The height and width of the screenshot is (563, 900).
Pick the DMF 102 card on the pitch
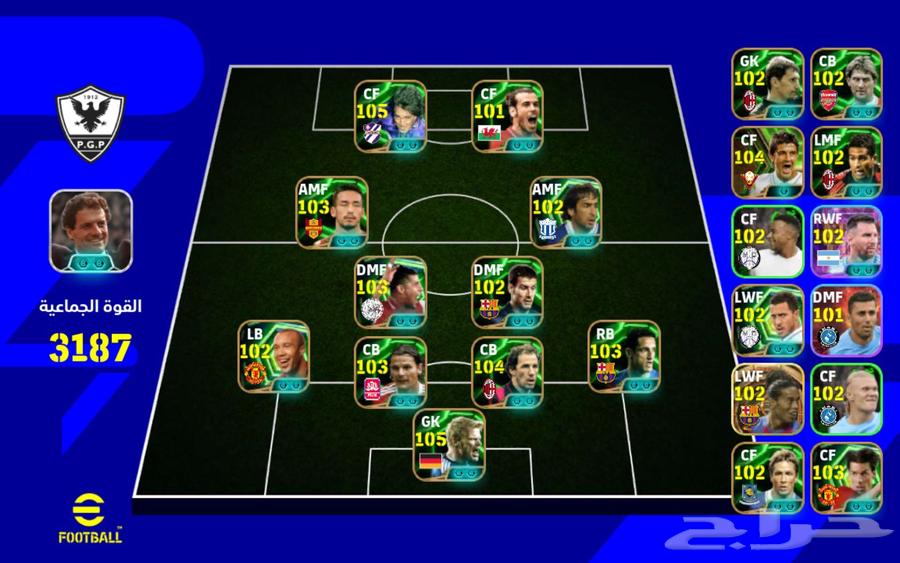[x=507, y=292]
